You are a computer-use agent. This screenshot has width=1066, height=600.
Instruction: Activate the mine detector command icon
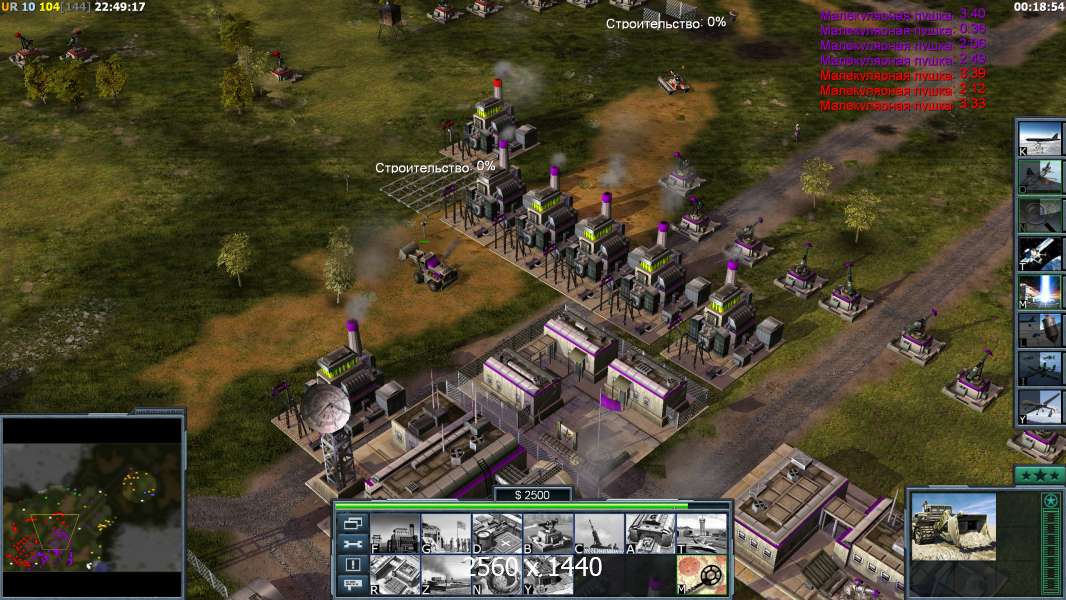(x=701, y=574)
